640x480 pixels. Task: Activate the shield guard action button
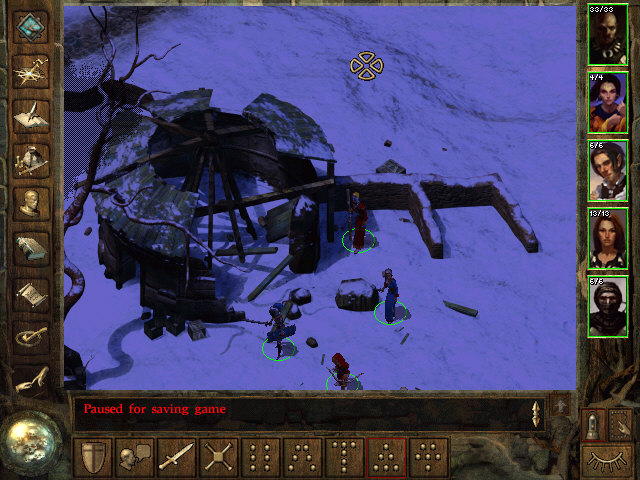tap(94, 457)
